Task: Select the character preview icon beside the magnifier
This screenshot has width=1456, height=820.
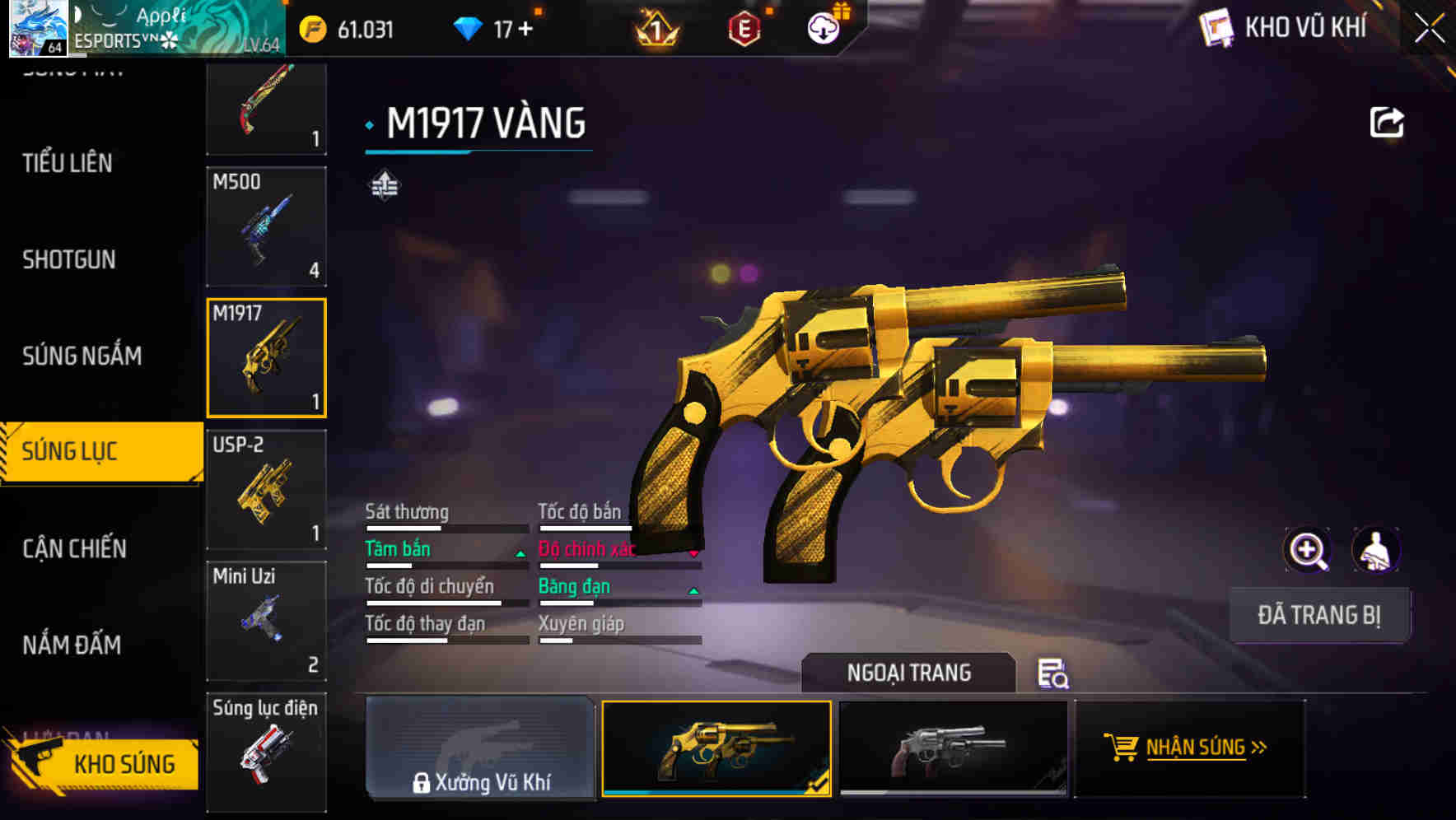Action: 1376,549
